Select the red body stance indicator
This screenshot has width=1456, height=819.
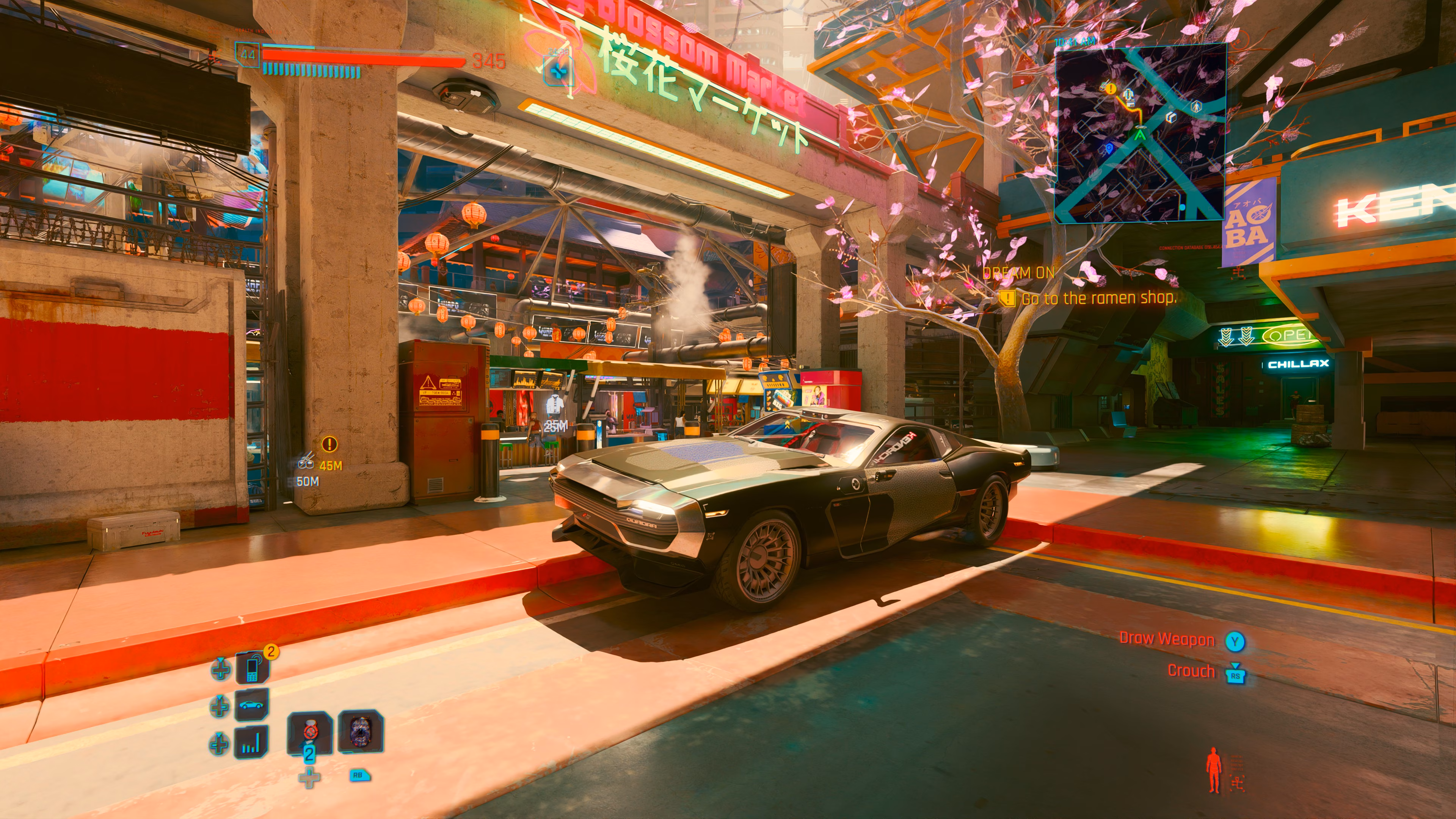[1213, 770]
